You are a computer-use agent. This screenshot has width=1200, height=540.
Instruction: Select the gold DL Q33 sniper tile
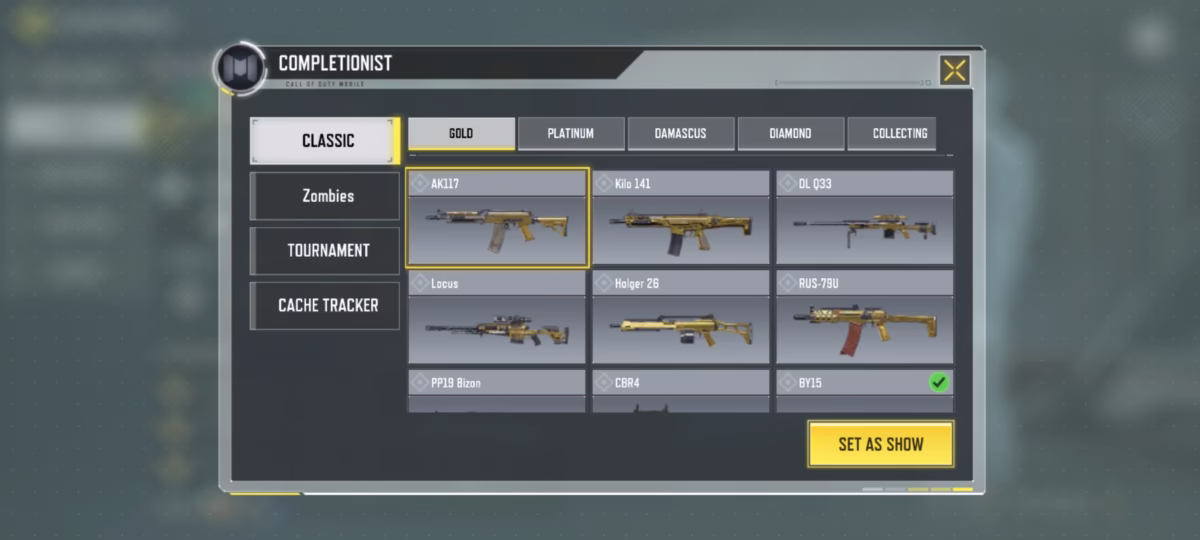865,219
